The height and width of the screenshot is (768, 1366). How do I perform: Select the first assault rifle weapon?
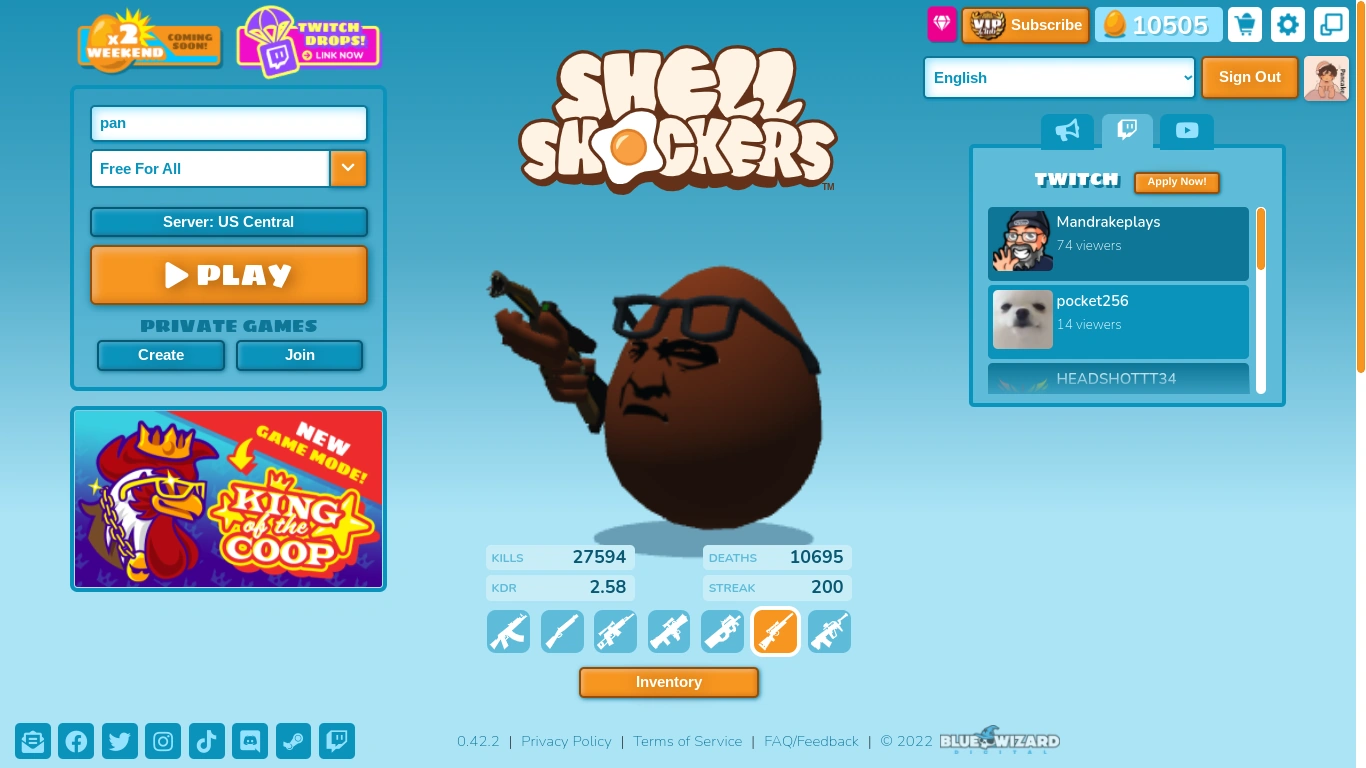coord(508,631)
